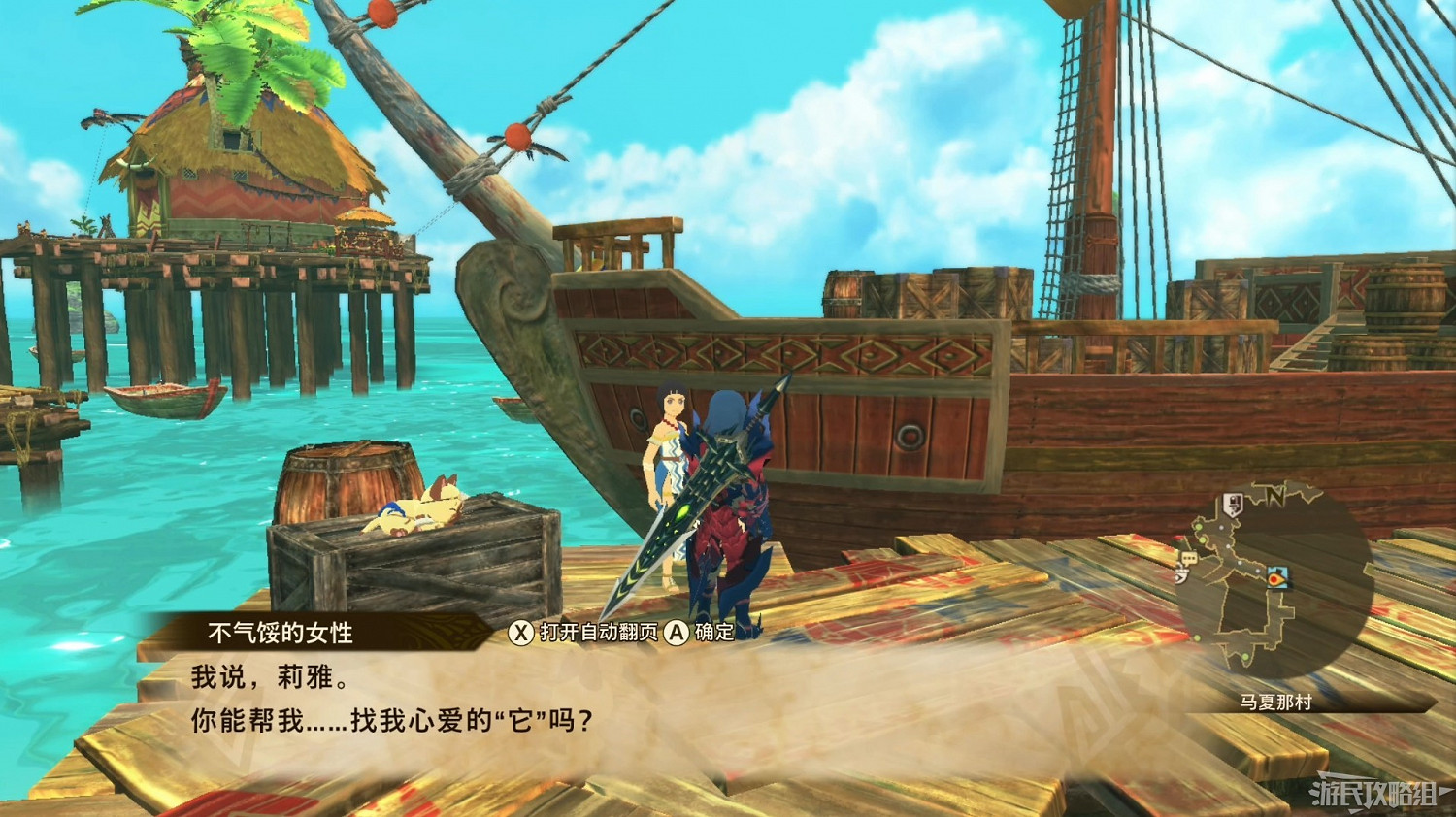Select a green NPC dot on the minimap
The height and width of the screenshot is (817, 1456).
coord(1199,526)
